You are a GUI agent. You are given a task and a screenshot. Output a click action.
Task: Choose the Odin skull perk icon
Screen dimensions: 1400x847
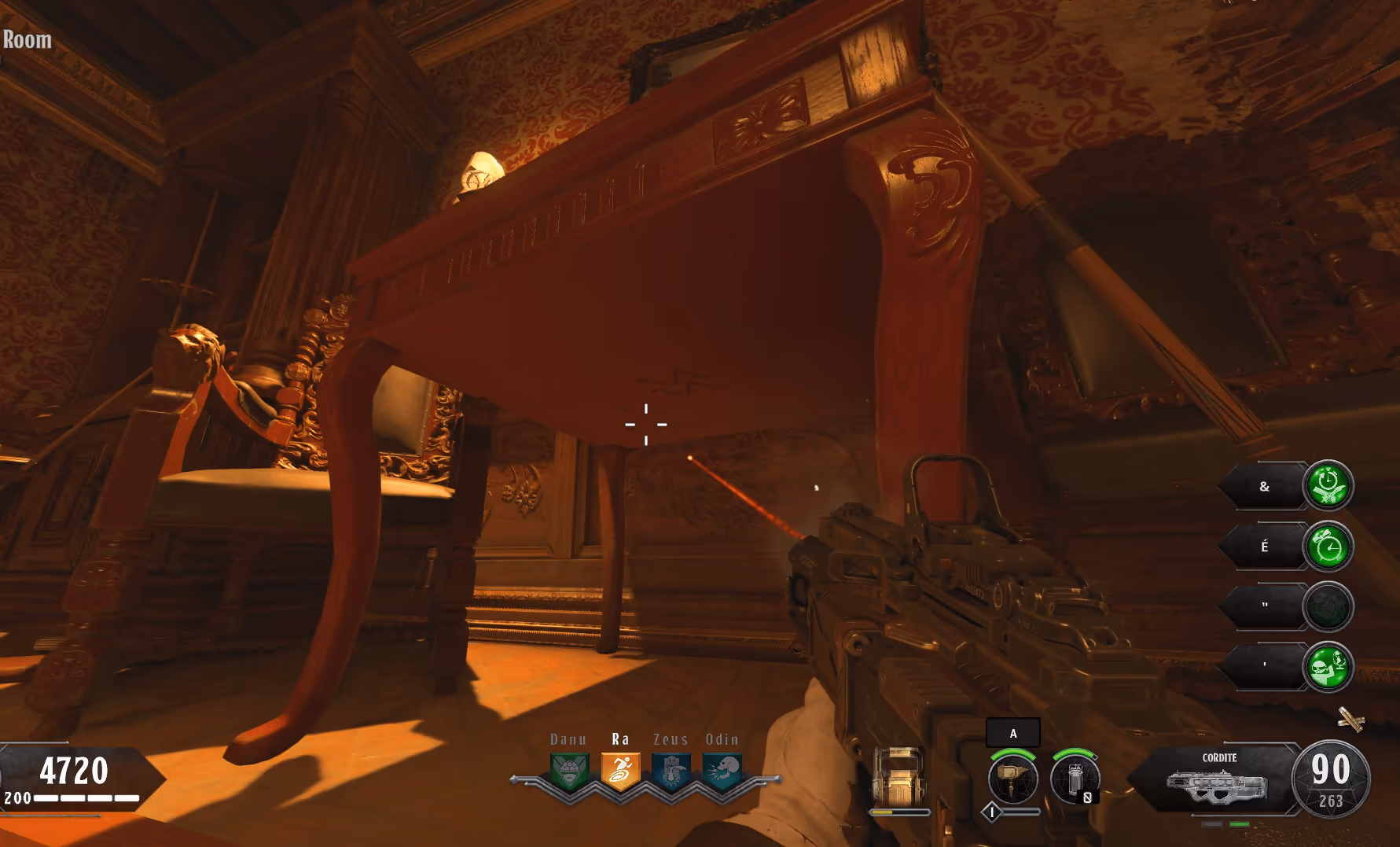coord(722,771)
